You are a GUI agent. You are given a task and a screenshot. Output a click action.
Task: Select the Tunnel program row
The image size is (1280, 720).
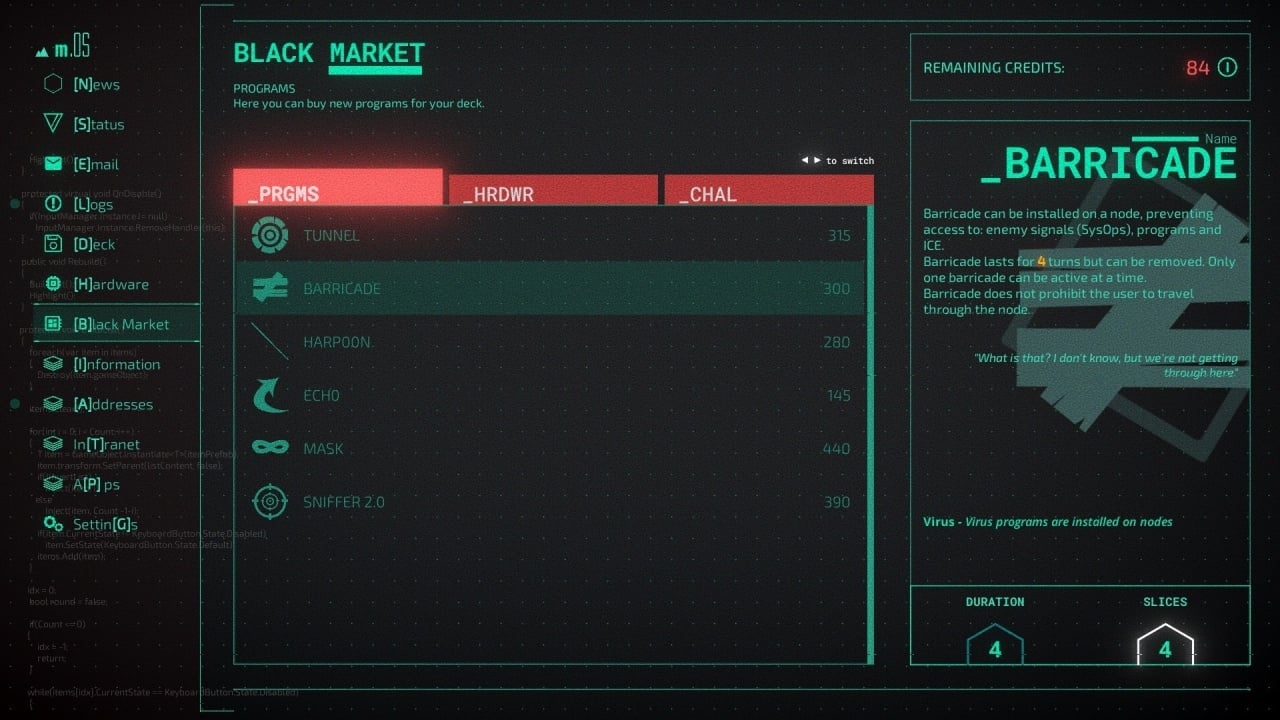click(550, 236)
